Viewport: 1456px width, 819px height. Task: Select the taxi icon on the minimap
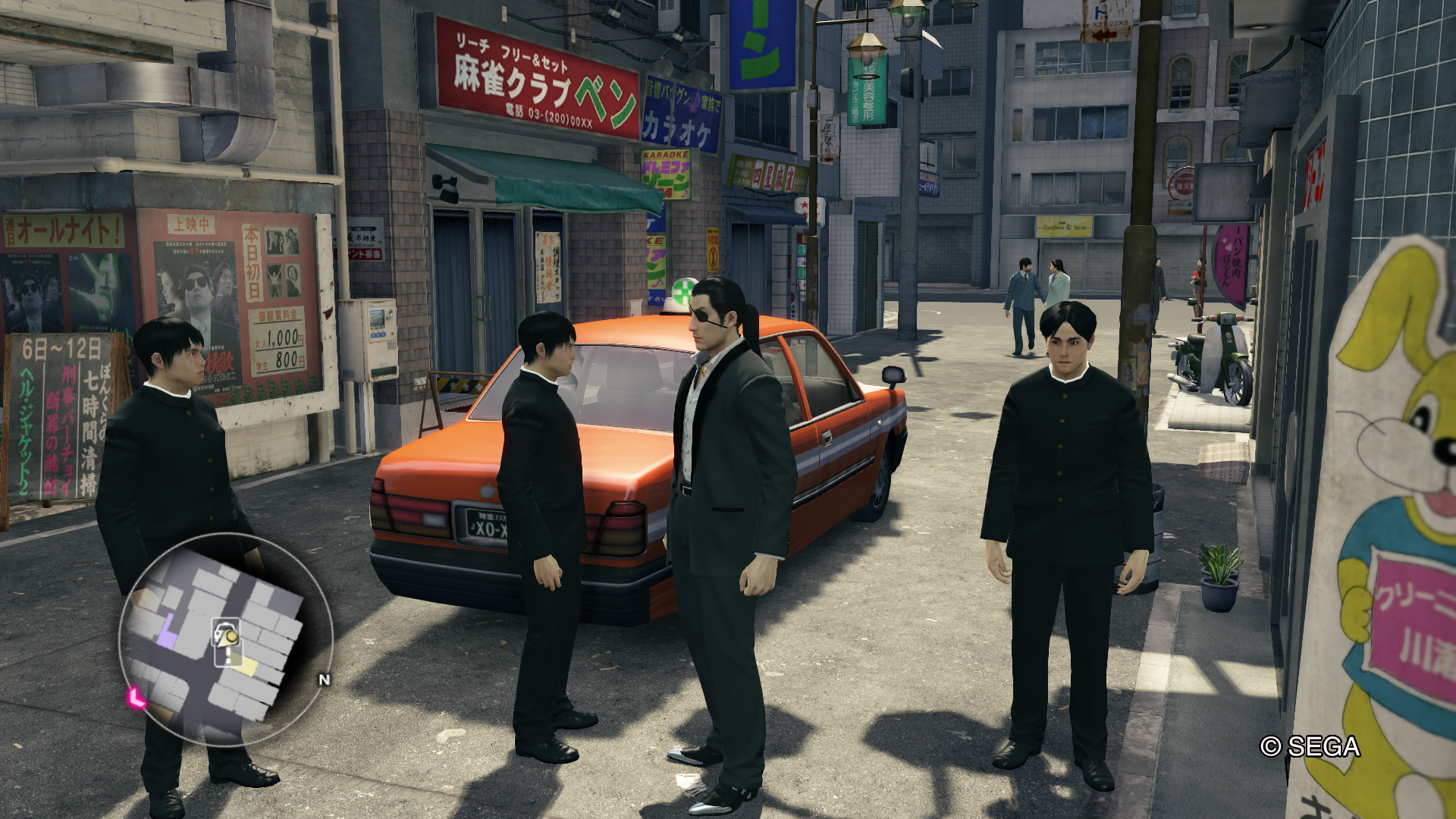coord(225,632)
